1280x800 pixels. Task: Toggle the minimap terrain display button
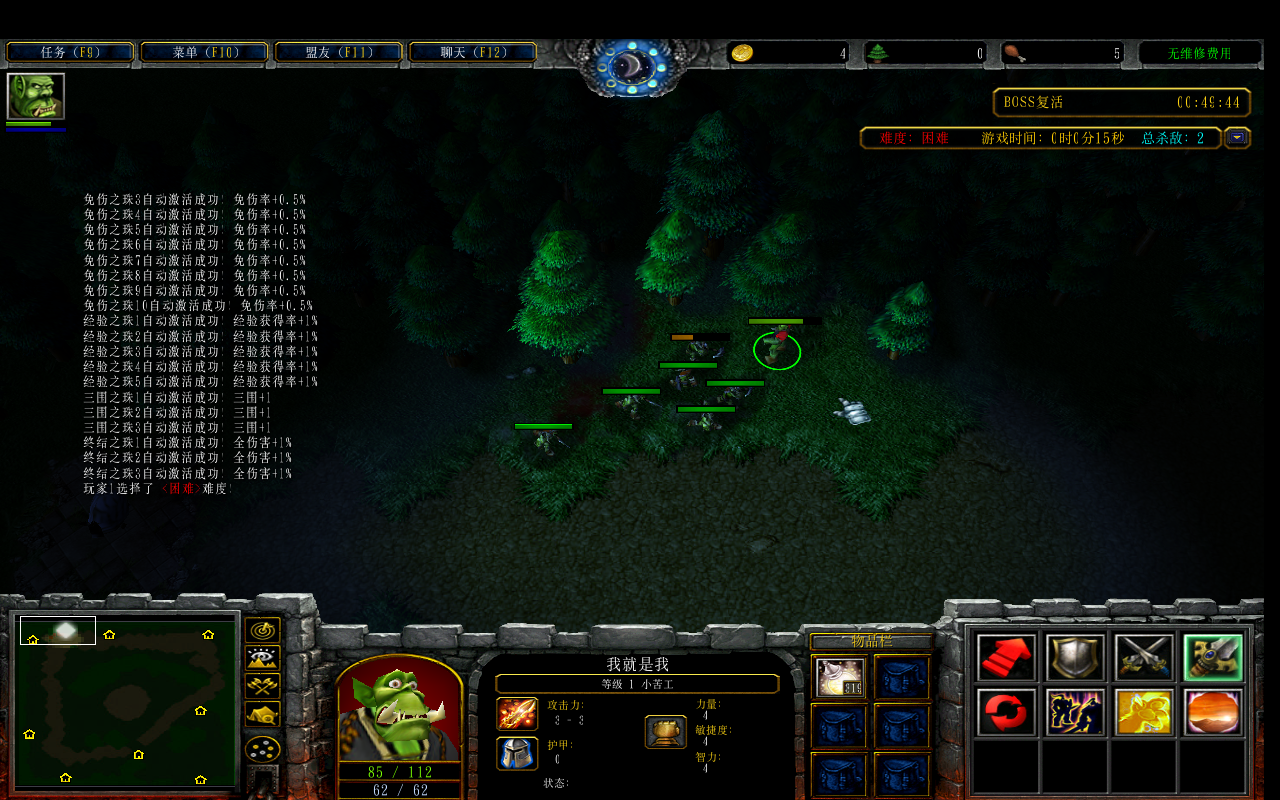262,659
